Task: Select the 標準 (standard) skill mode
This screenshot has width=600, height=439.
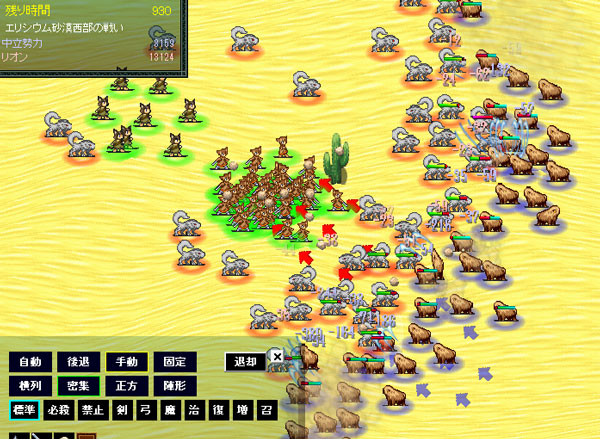Action: [x=25, y=410]
